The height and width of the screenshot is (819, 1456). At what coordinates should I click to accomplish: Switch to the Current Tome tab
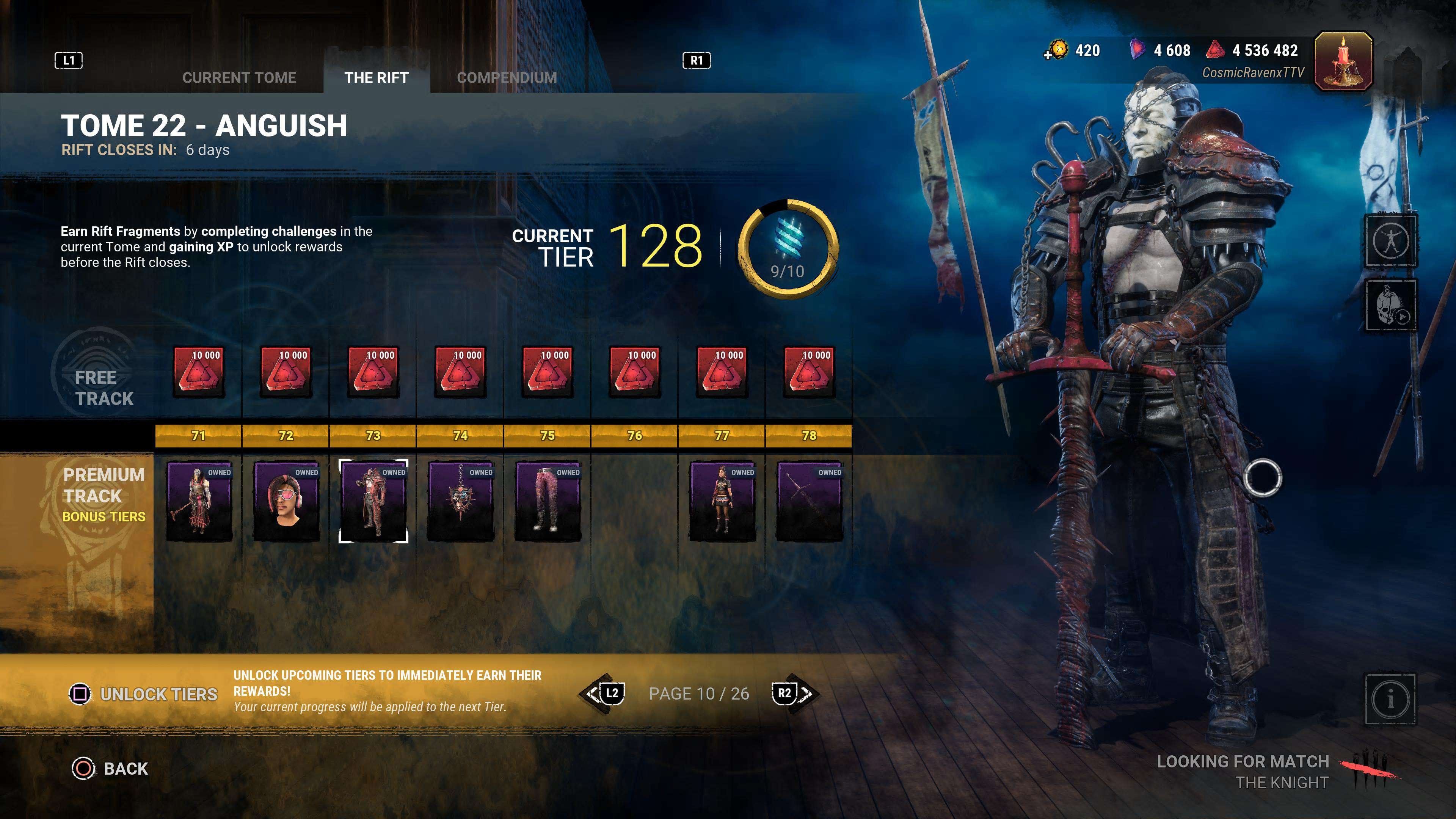tap(239, 77)
